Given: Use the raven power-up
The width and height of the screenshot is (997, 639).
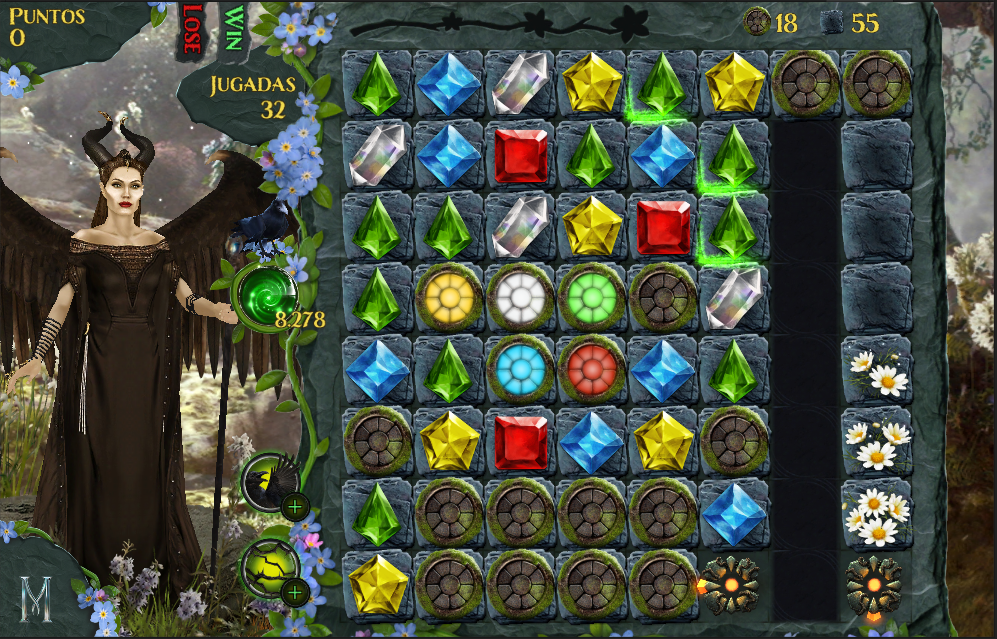Looking at the screenshot, I should pos(269,481).
